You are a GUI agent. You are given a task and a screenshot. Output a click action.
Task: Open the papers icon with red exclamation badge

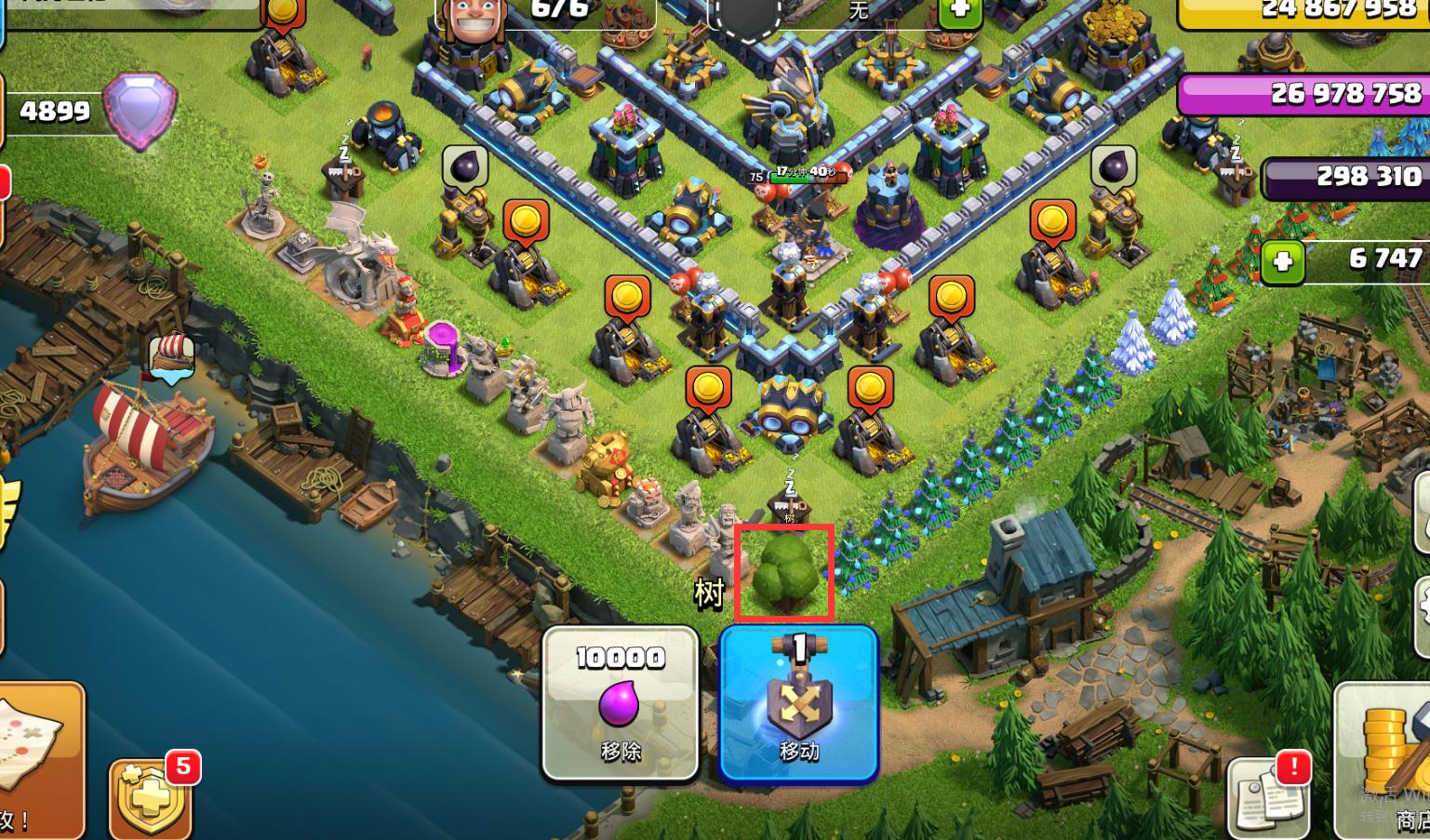click(x=1268, y=795)
